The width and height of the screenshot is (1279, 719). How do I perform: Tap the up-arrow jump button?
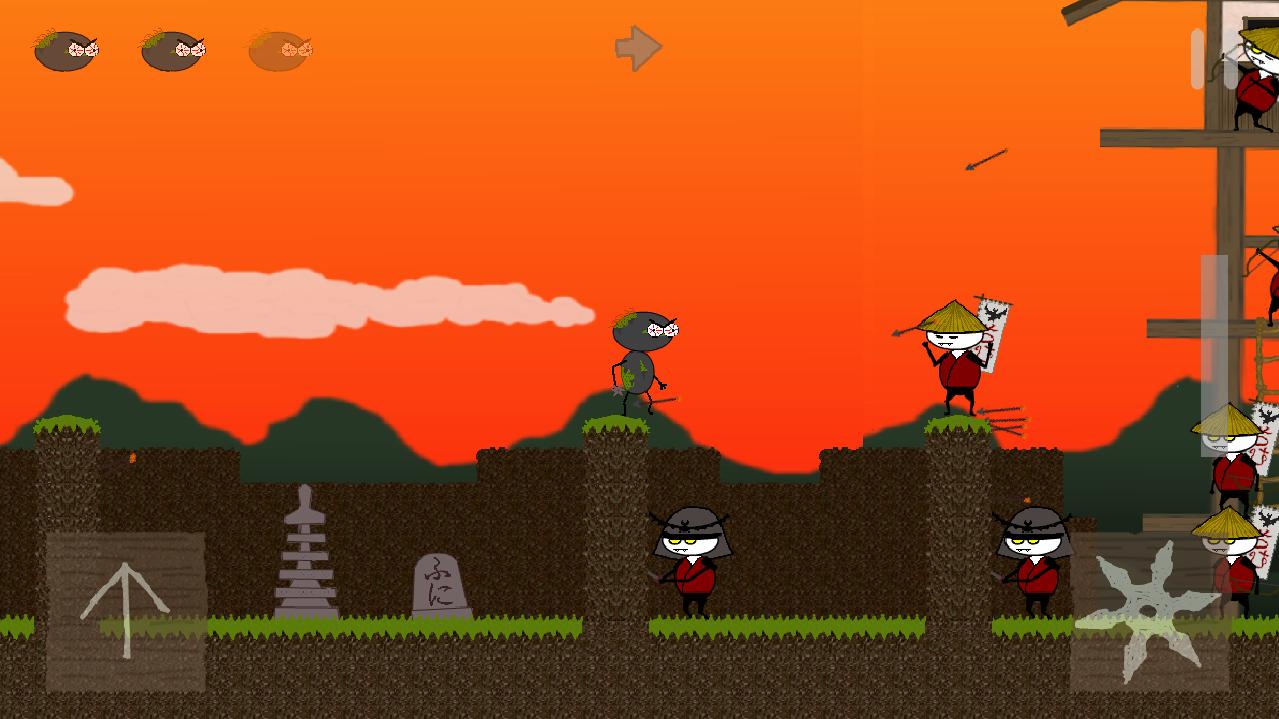[x=125, y=611]
